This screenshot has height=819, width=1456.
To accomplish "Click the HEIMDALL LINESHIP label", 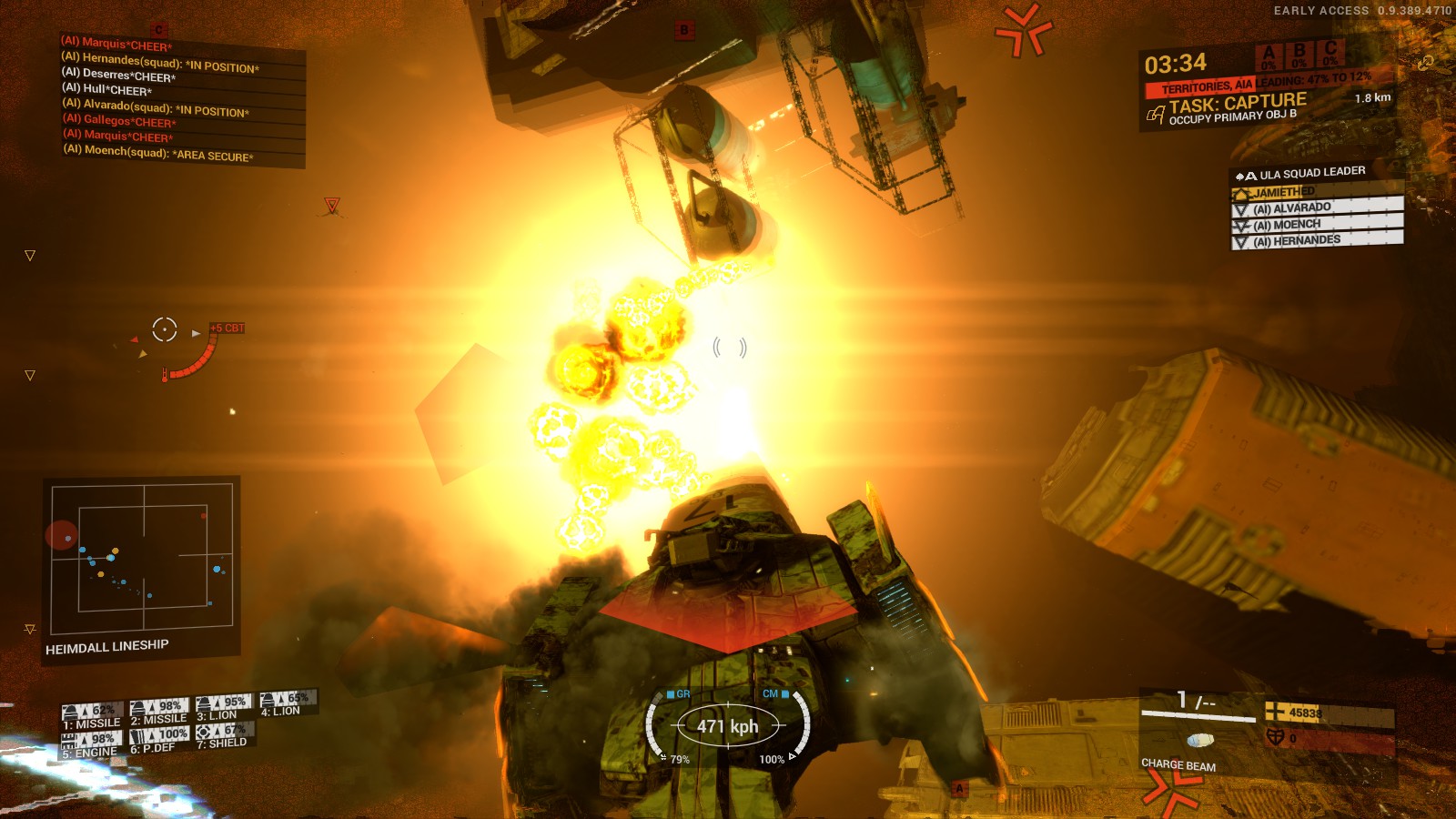I will tap(107, 644).
